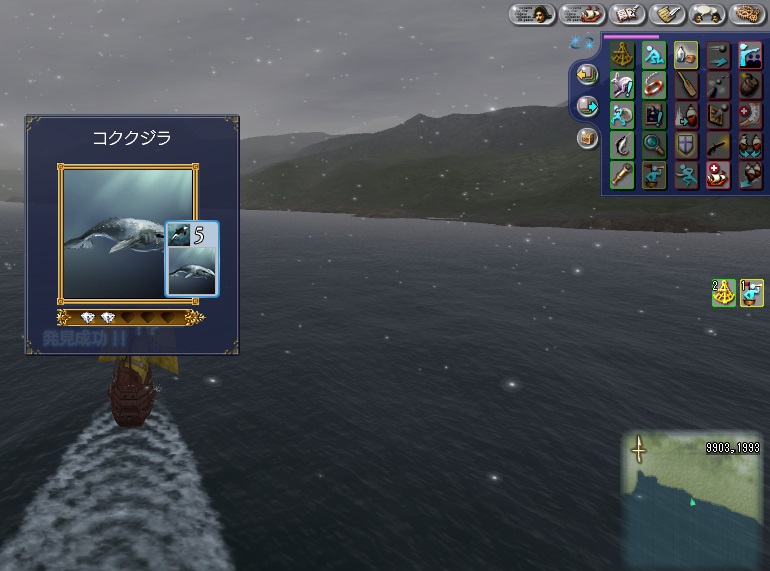Screen dimensions: 770x571
Task: Activate the Mona Lisa art skill
Action: (x=654, y=115)
